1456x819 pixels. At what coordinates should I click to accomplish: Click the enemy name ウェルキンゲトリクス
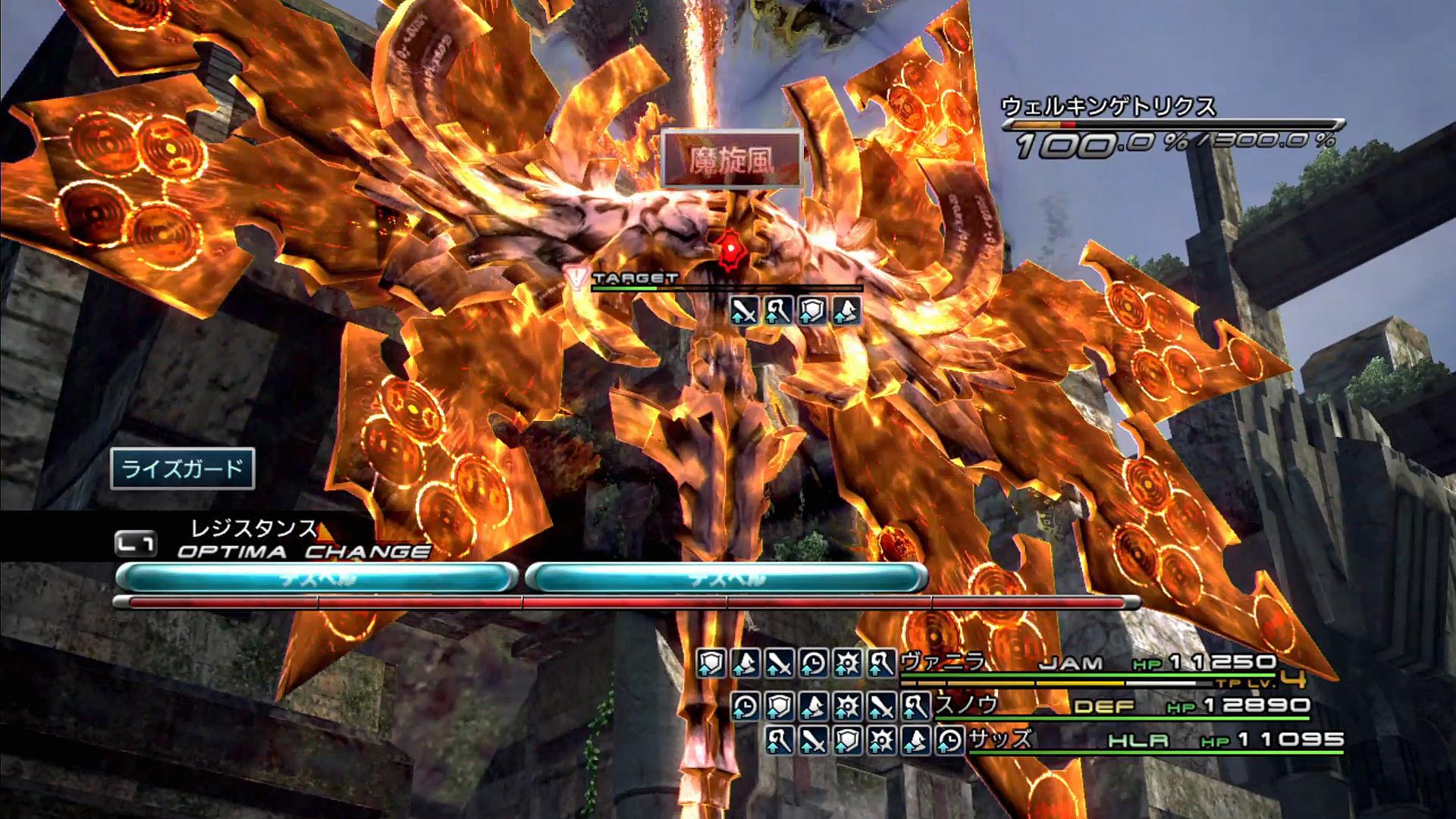[x=1108, y=106]
